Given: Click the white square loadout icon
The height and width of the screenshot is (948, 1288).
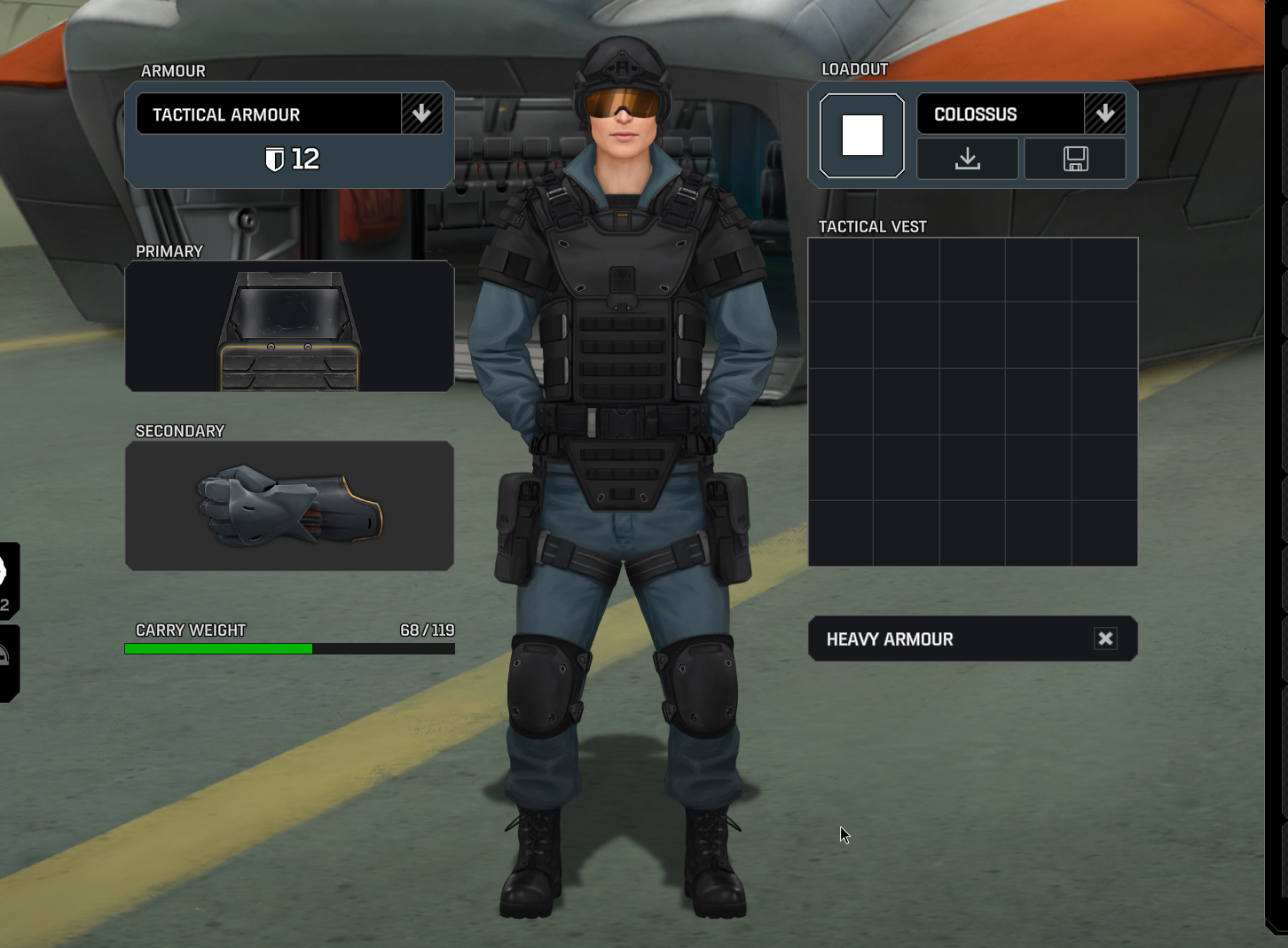Looking at the screenshot, I should 862,136.
